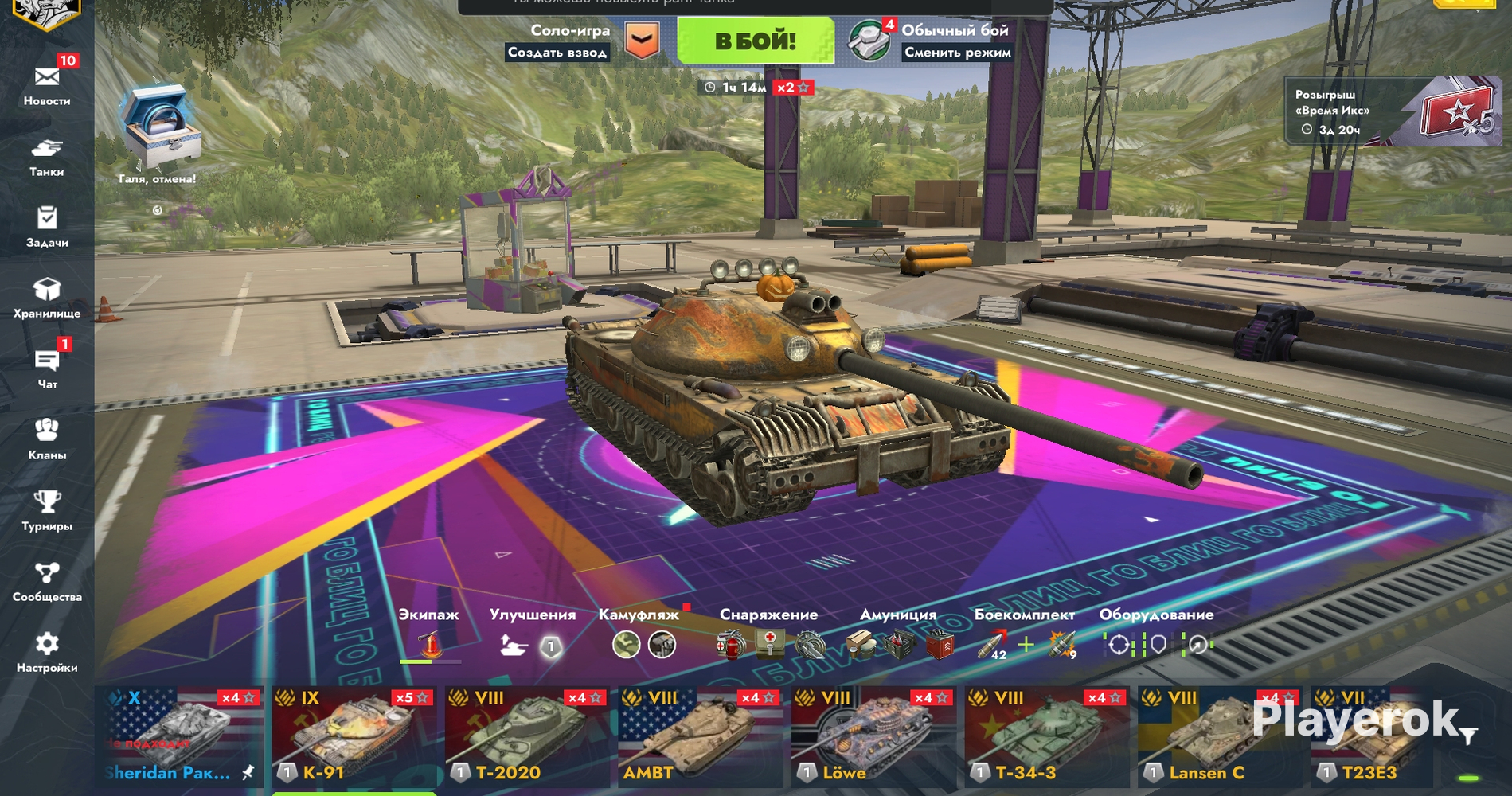1512x796 pixels.
Task: Open the Танки tanks menu
Action: click(x=47, y=157)
